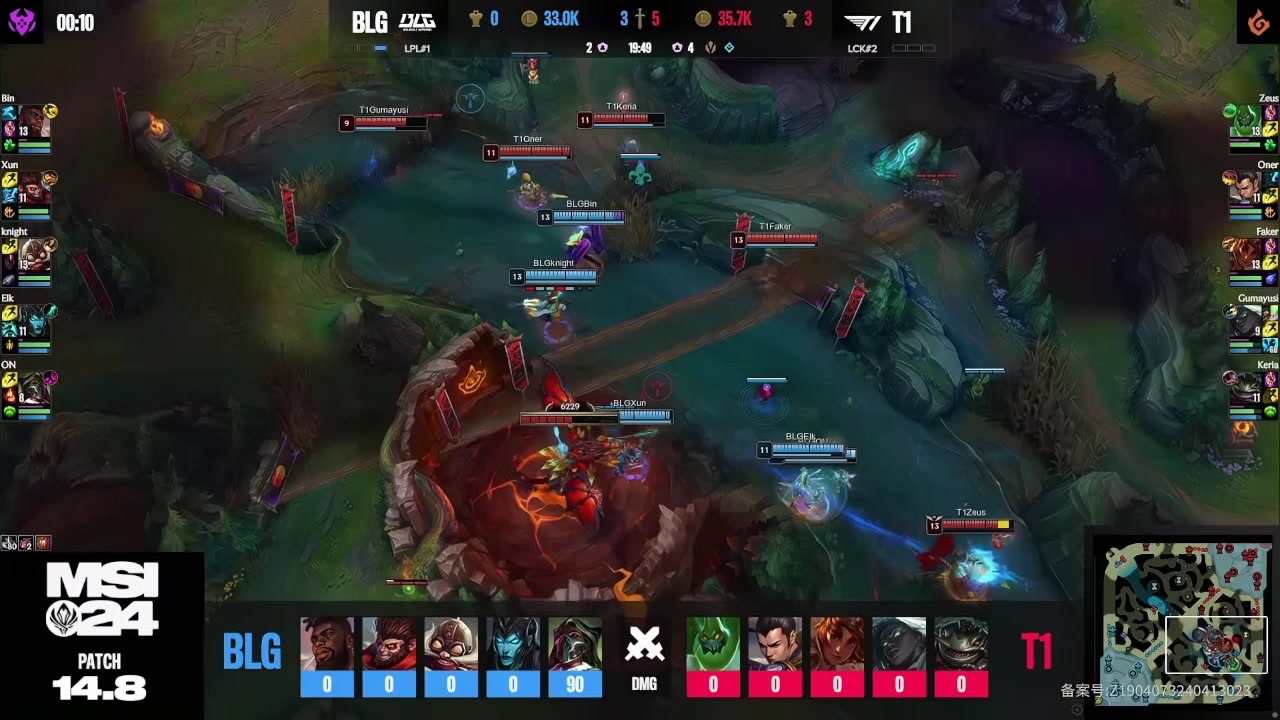Image resolution: width=1280 pixels, height=720 pixels.
Task: Choose Oner's champion portrait in the sidebar
Action: click(x=1246, y=188)
